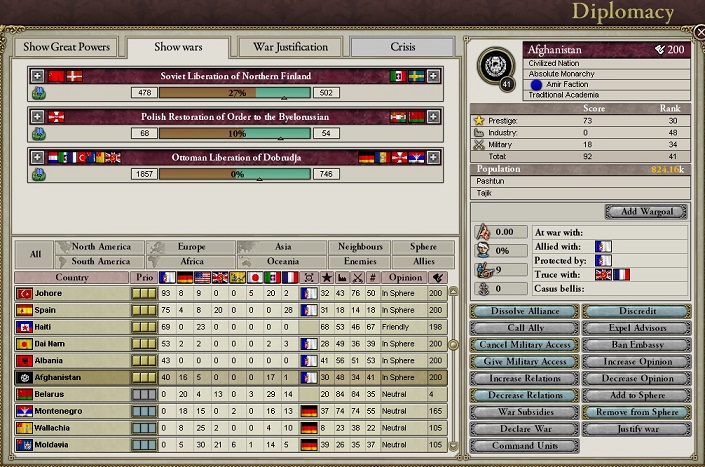
Task: Select Johore in the country list
Action: coord(70,293)
